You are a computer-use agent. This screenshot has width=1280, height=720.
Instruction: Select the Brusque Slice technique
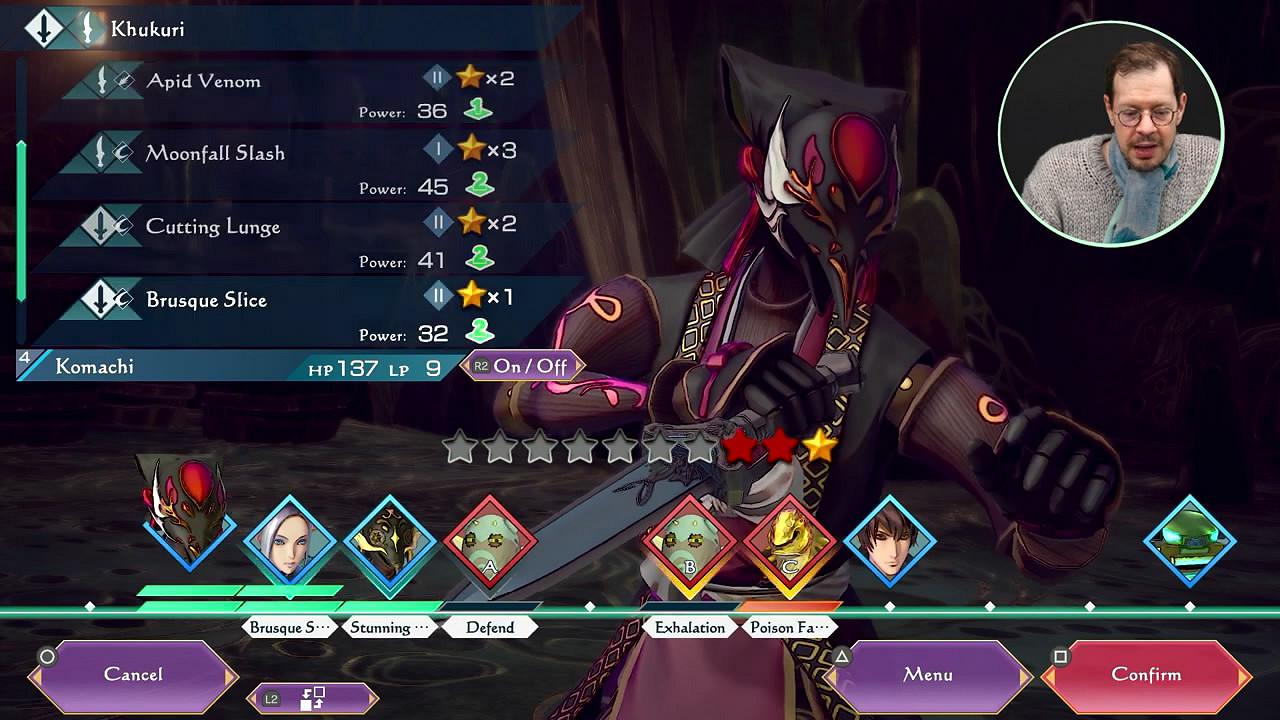pos(206,300)
